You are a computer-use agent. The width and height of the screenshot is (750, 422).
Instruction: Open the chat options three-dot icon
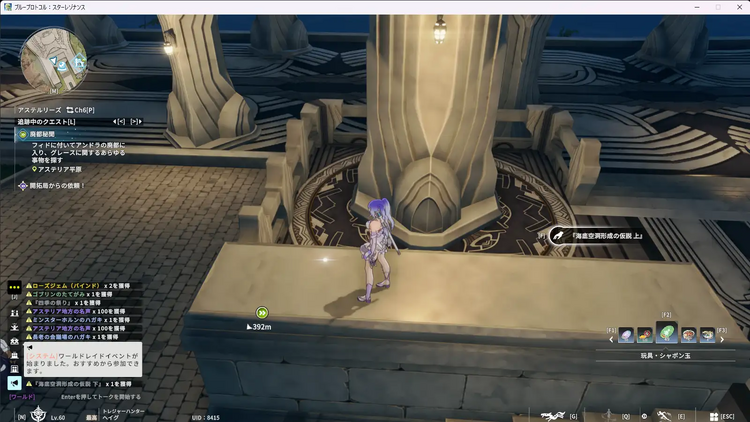[x=14, y=285]
